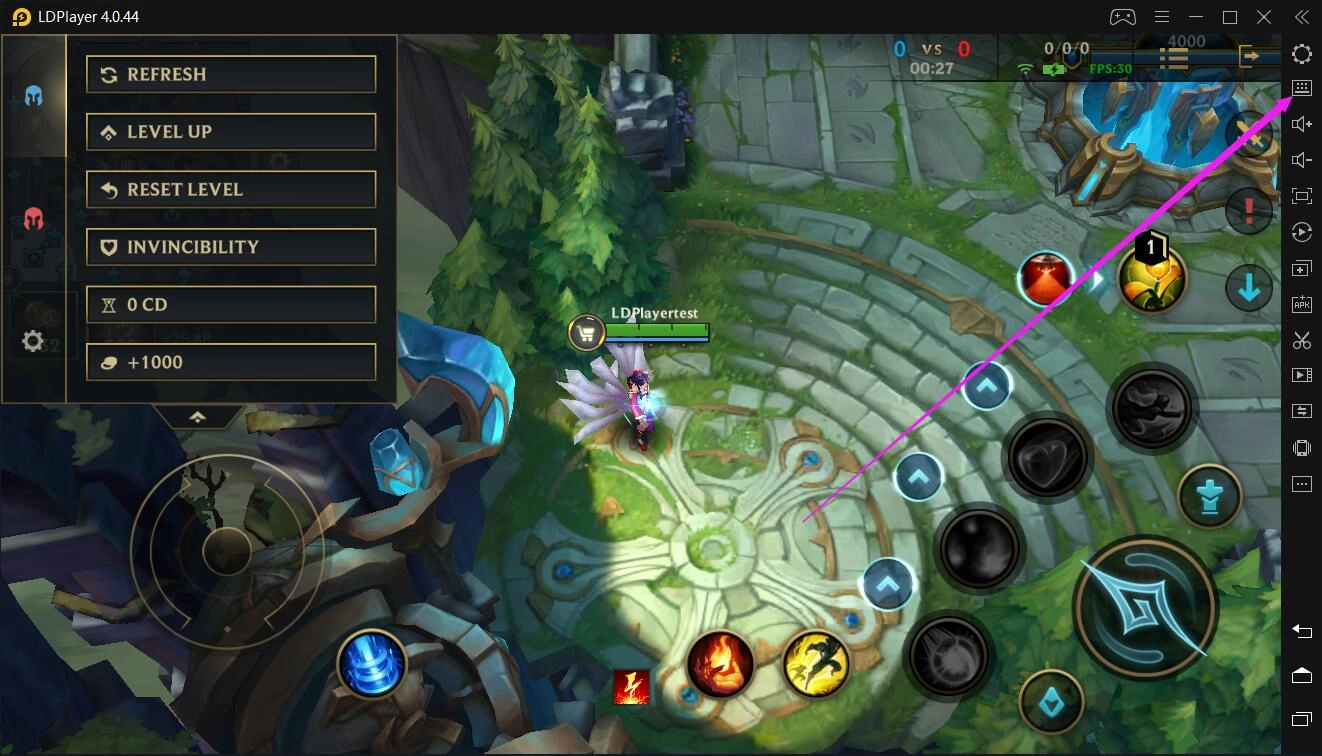Viewport: 1322px width, 756px height.
Task: Expand the scoreboard list at top right
Action: coord(1175,57)
